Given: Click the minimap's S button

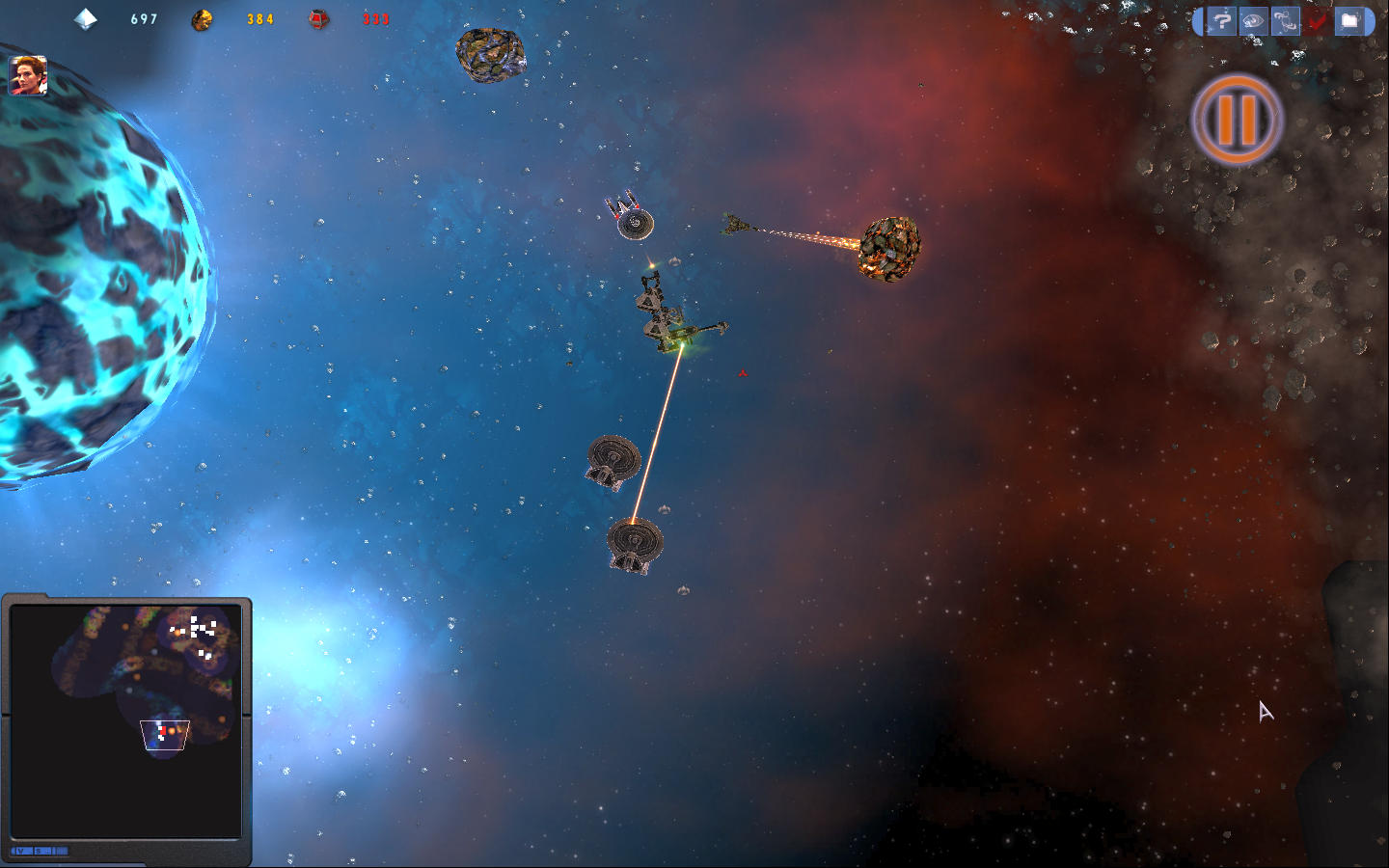Looking at the screenshot, I should [38, 851].
